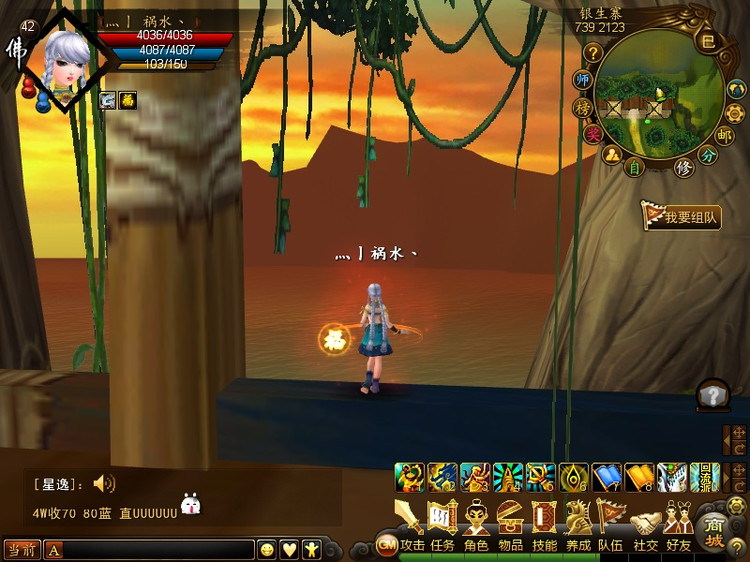Open the 好友 (Friends) list
The width and height of the screenshot is (750, 562).
[679, 523]
